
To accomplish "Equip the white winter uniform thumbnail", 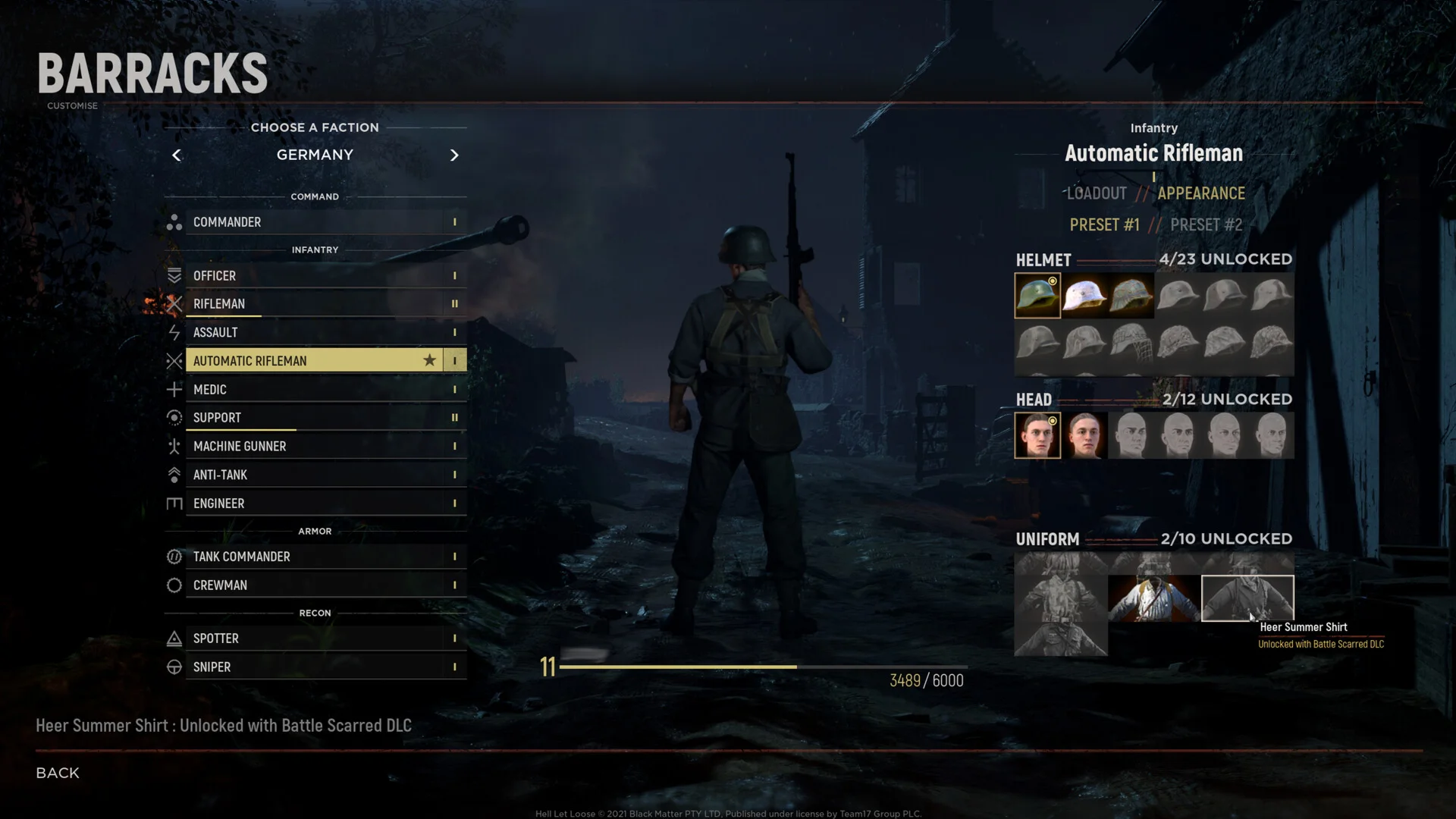I will (1153, 598).
